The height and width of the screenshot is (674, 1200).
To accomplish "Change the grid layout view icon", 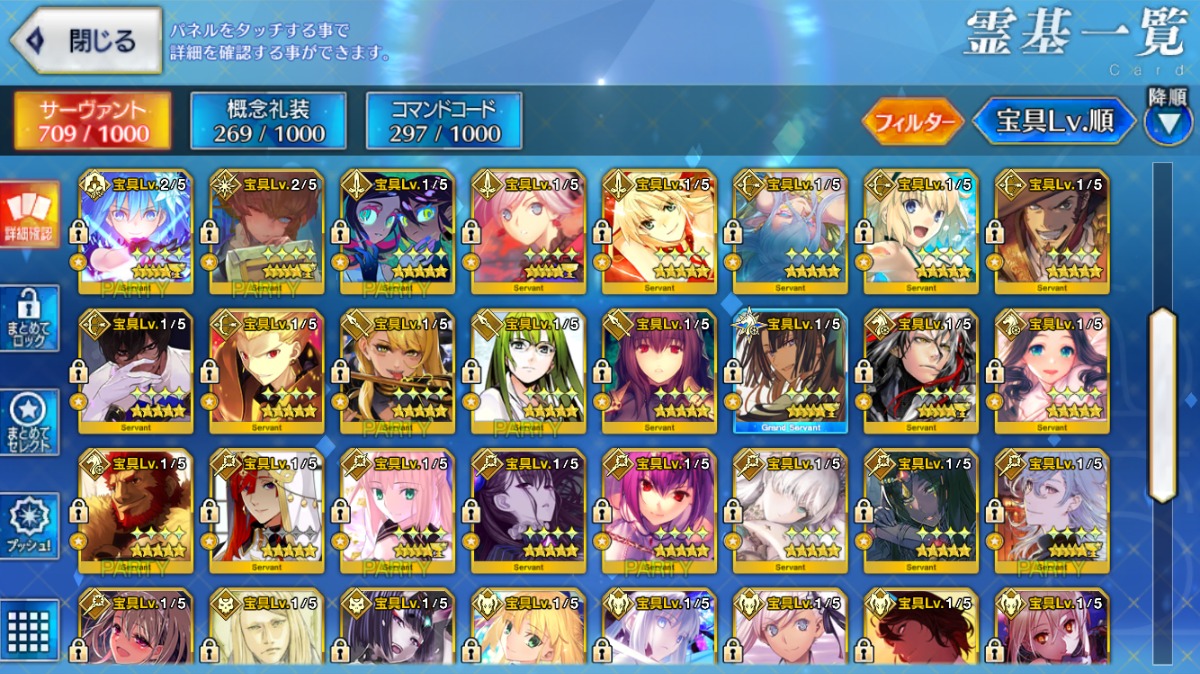I will [29, 628].
